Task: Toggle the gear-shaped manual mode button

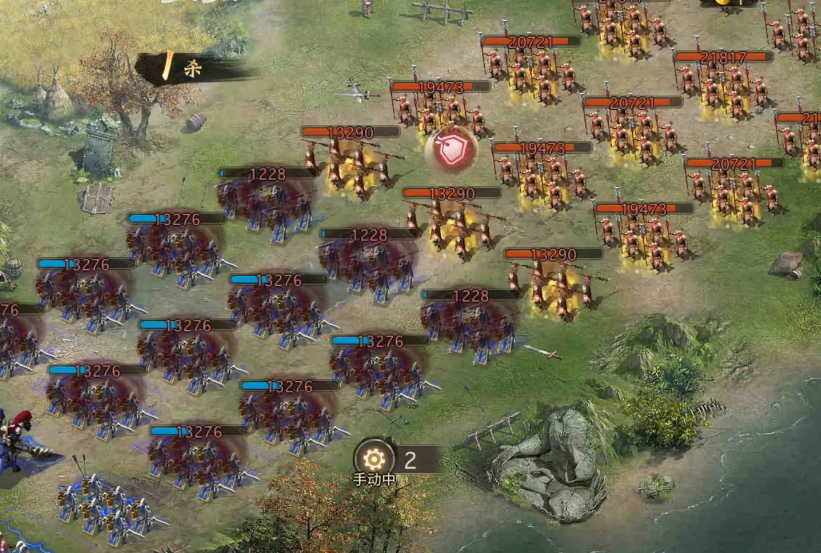Action: point(375,459)
